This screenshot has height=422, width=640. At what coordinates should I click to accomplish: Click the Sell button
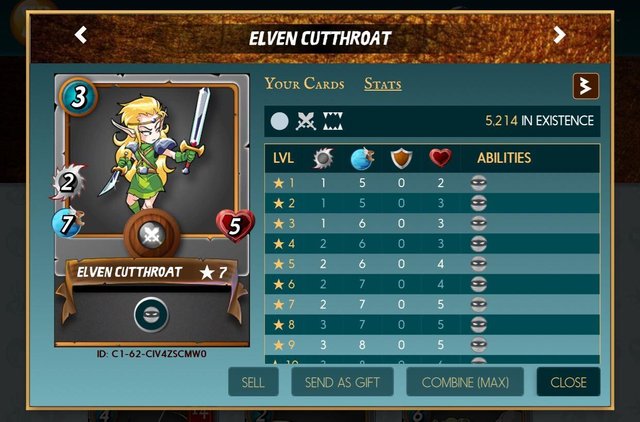point(253,382)
